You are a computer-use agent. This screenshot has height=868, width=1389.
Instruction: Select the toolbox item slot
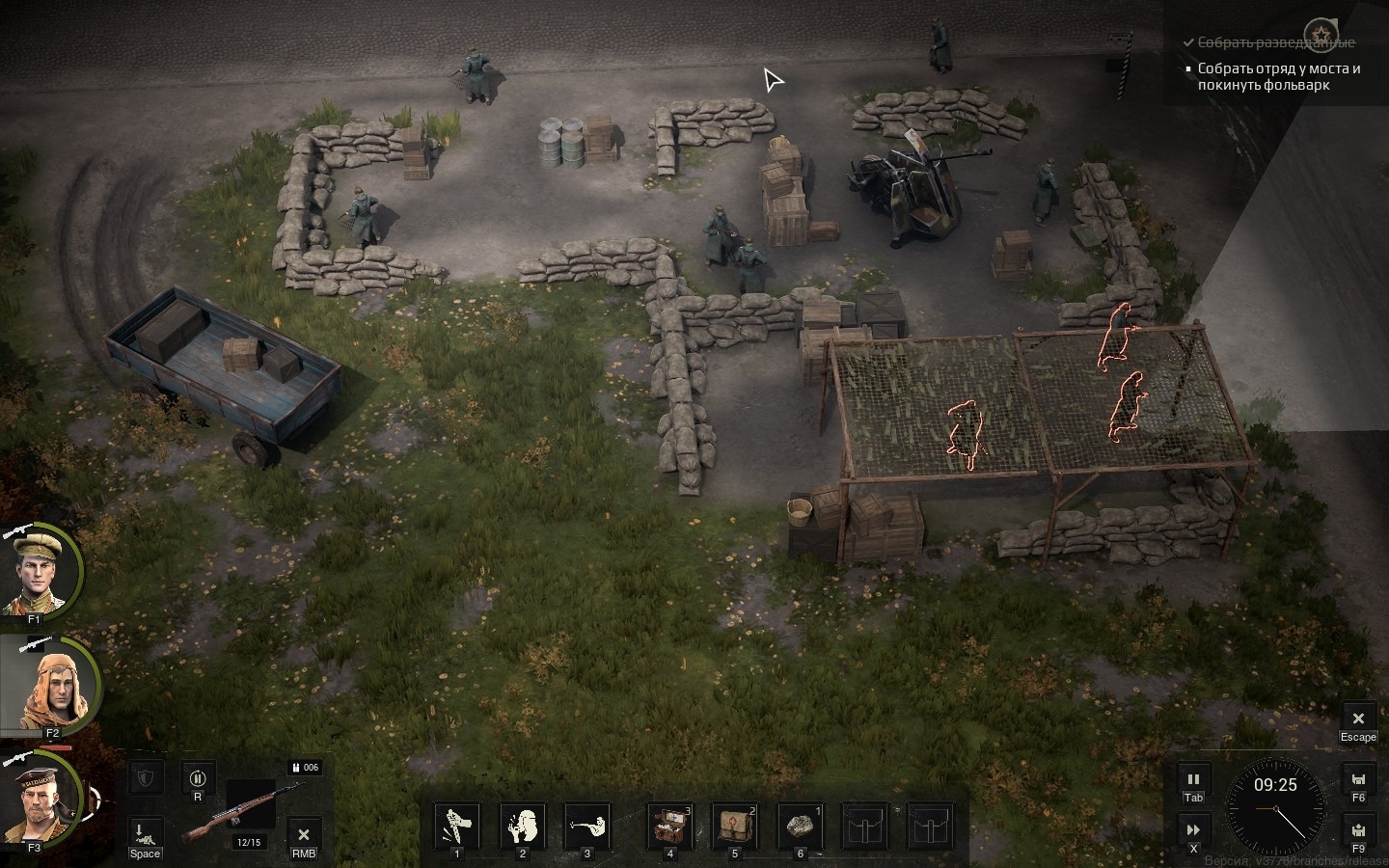pos(669,826)
